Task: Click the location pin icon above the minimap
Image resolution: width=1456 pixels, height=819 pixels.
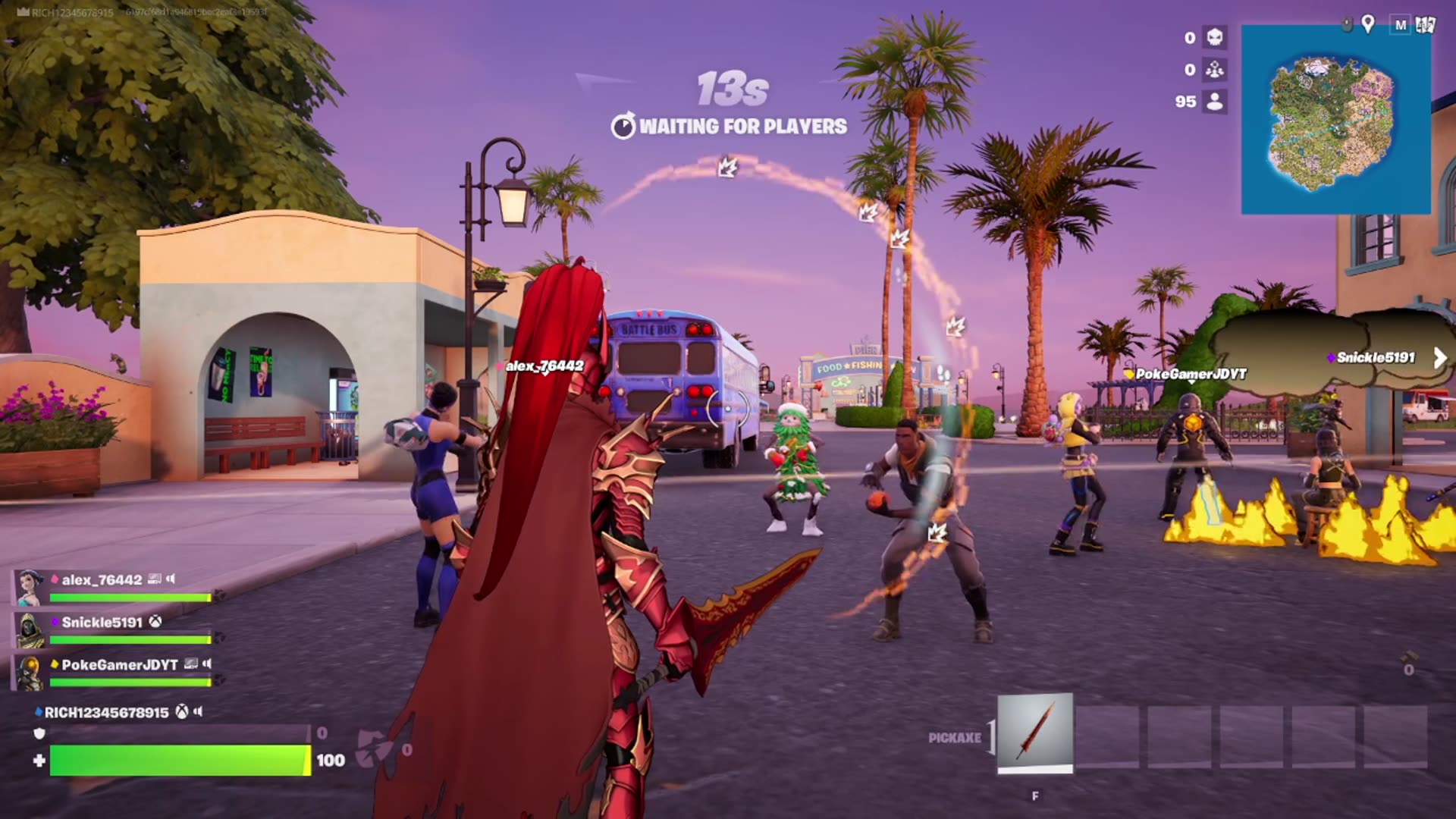Action: (x=1368, y=25)
